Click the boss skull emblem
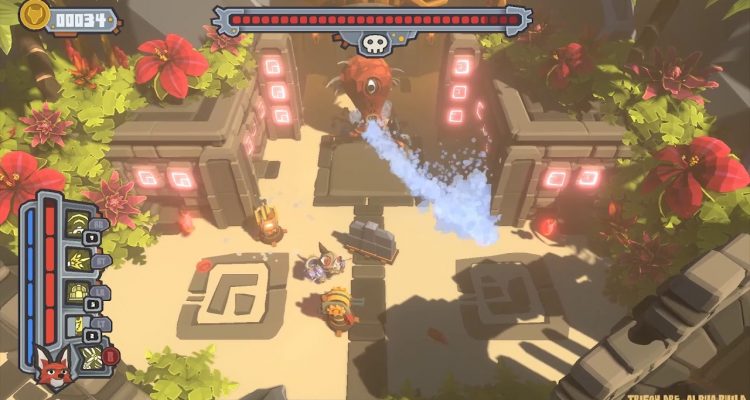 click(372, 43)
